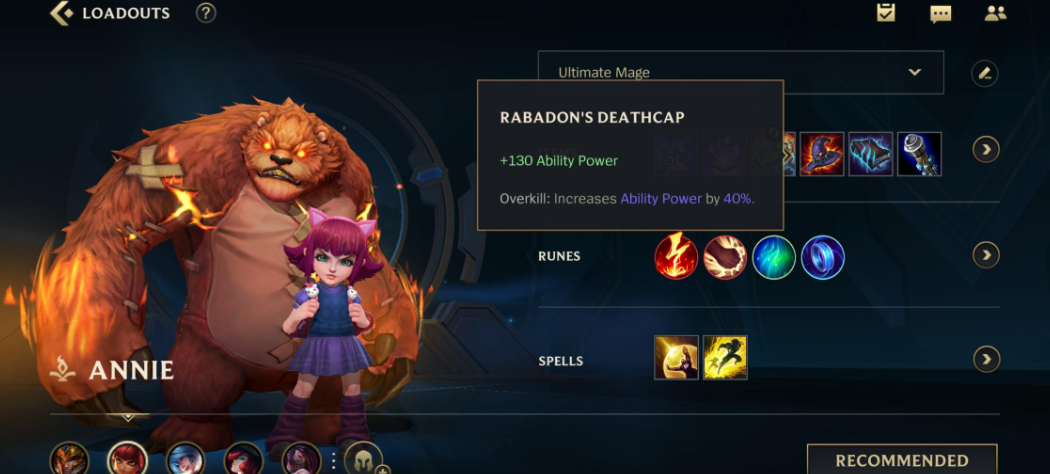Open the friends list icon
The height and width of the screenshot is (474, 1050).
point(995,14)
